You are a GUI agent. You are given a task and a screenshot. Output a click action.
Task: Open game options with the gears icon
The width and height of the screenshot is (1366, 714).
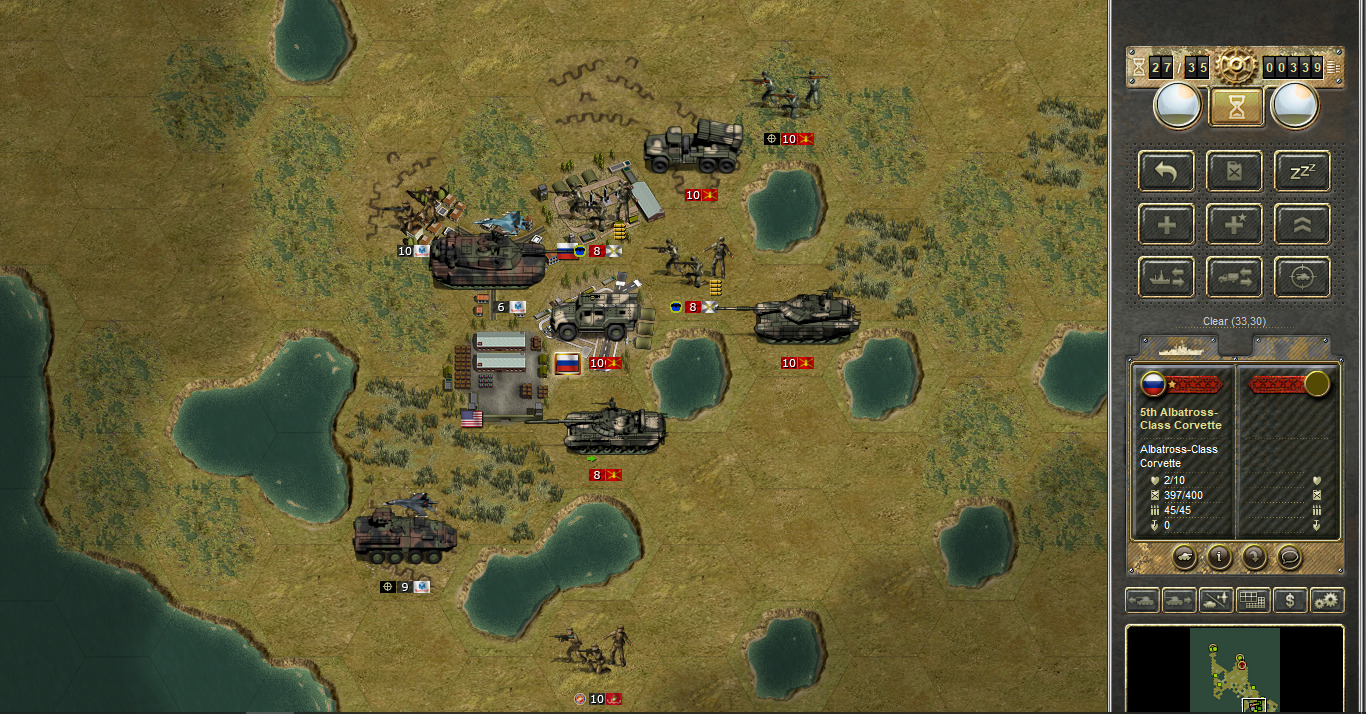[1327, 600]
